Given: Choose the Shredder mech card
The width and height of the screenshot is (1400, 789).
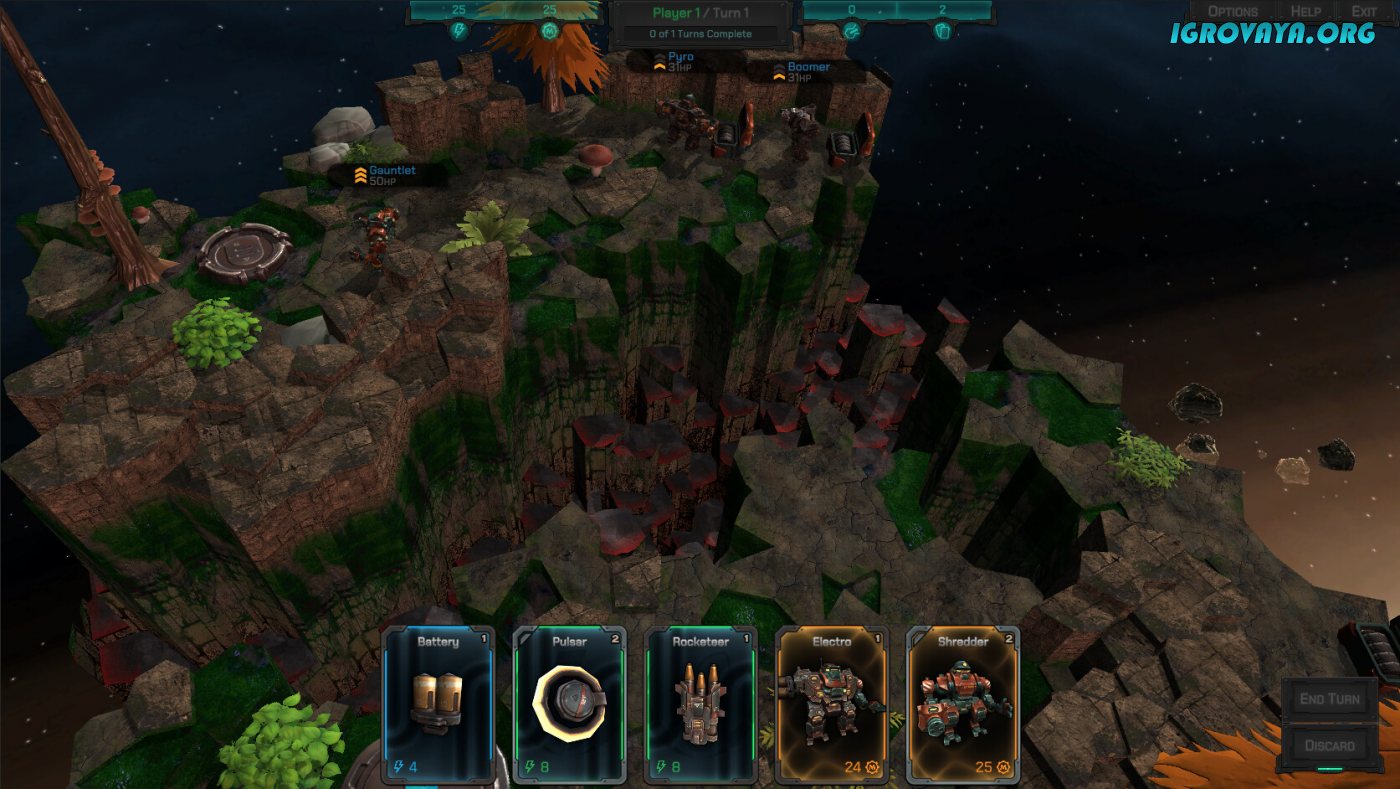Looking at the screenshot, I should (x=962, y=704).
